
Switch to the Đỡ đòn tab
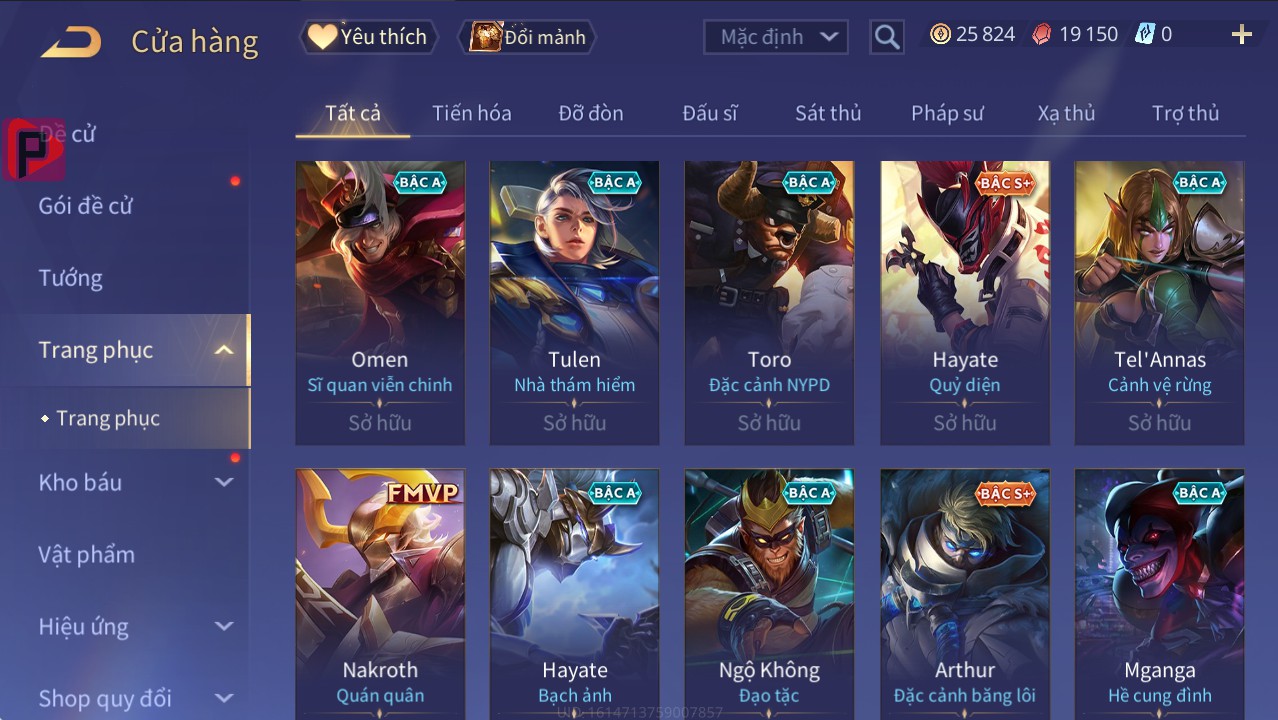591,113
